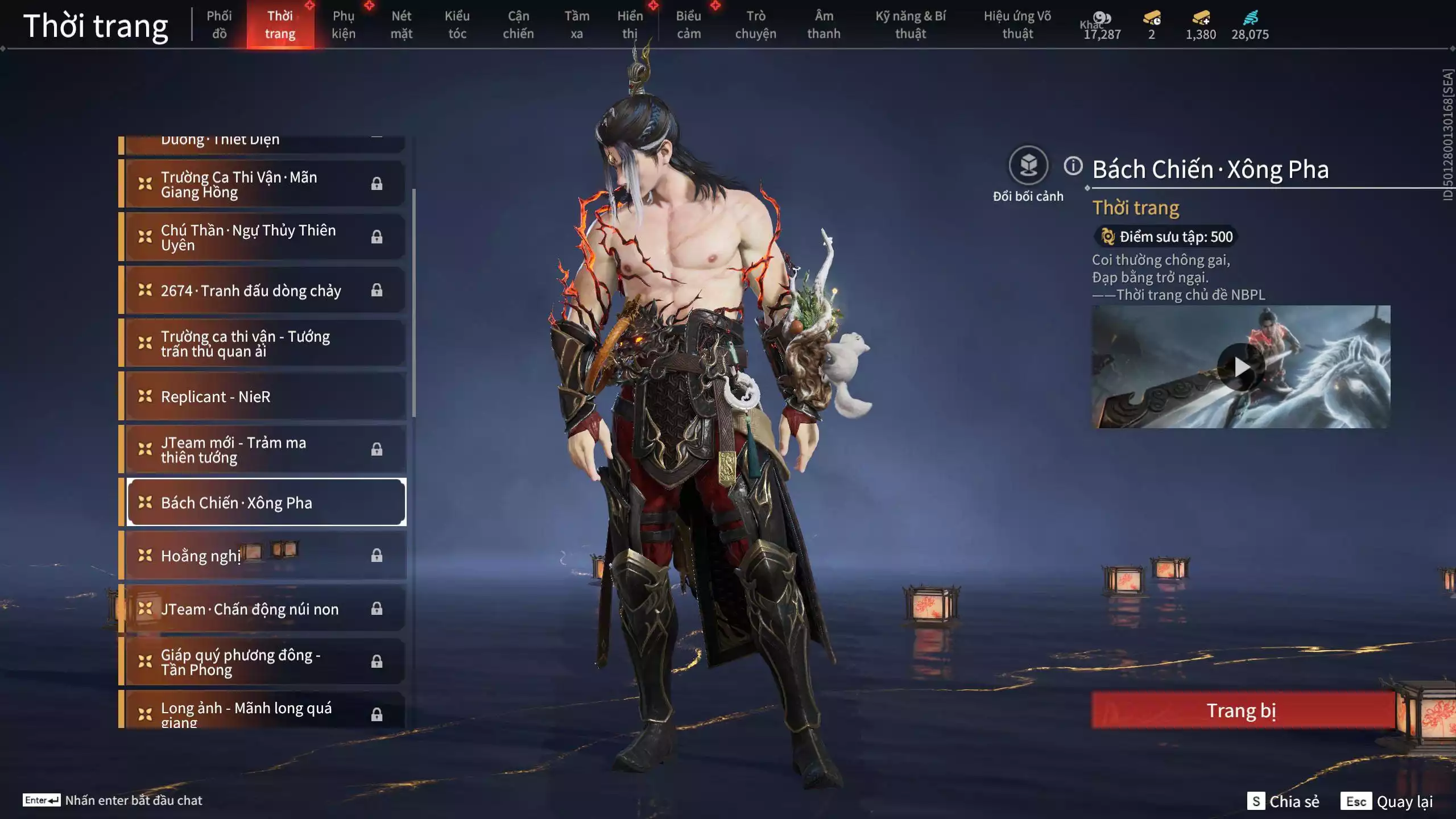Select Hiệu ứng Võ thuật tab
Viewport: 1456px width, 819px height.
click(1017, 24)
